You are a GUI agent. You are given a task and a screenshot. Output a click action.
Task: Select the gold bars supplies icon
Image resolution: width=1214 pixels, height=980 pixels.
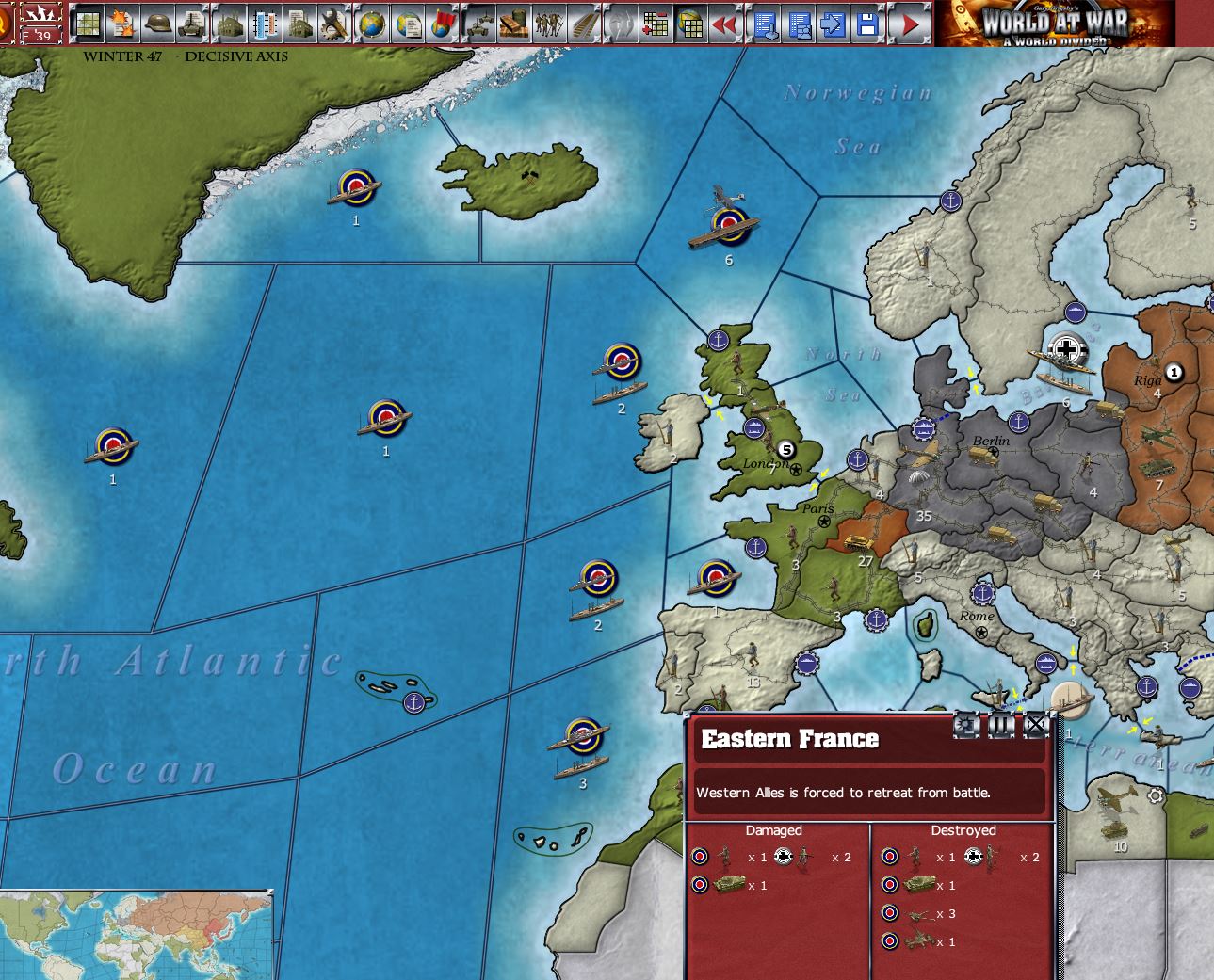[x=512, y=24]
